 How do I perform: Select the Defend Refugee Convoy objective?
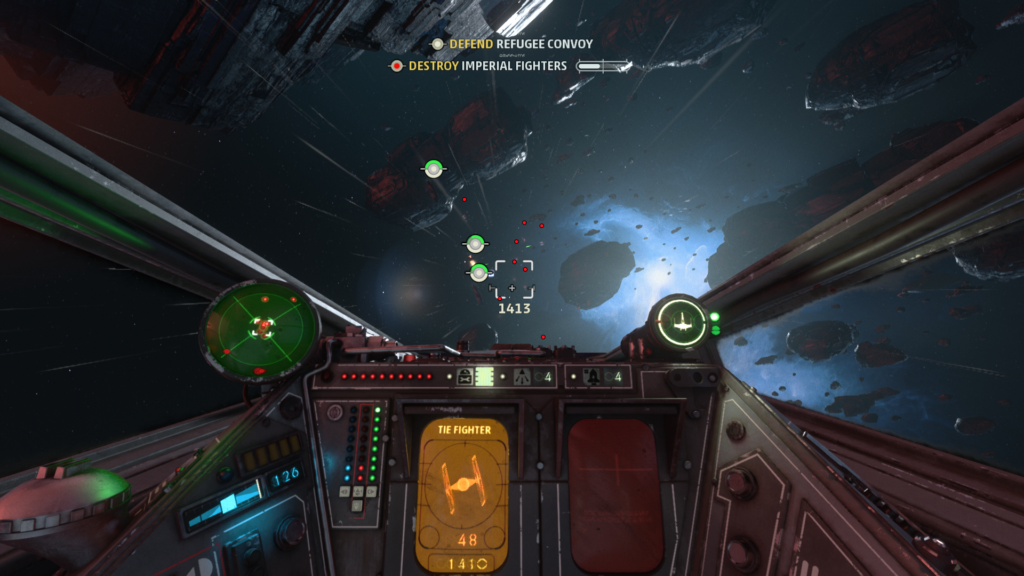(519, 44)
